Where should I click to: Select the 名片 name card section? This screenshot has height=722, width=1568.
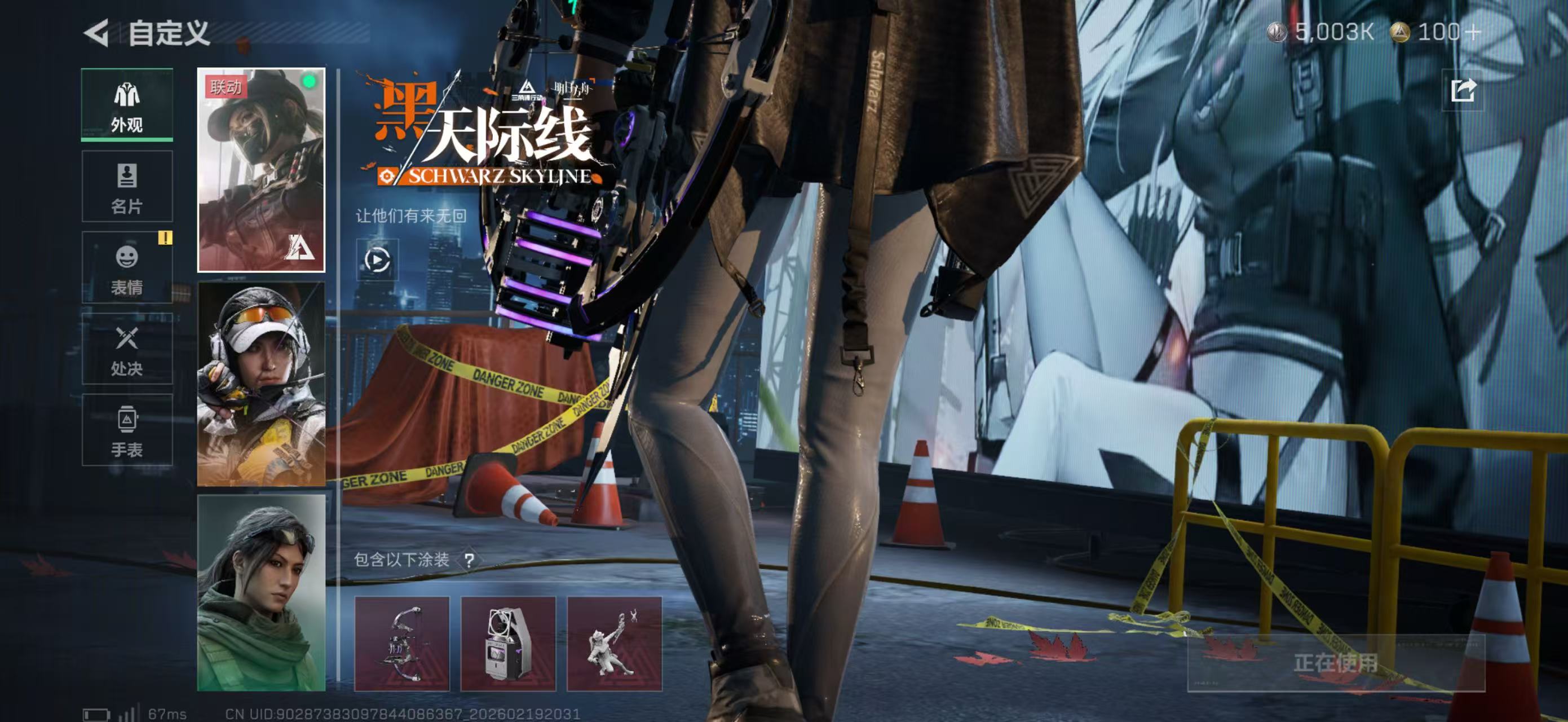point(127,186)
